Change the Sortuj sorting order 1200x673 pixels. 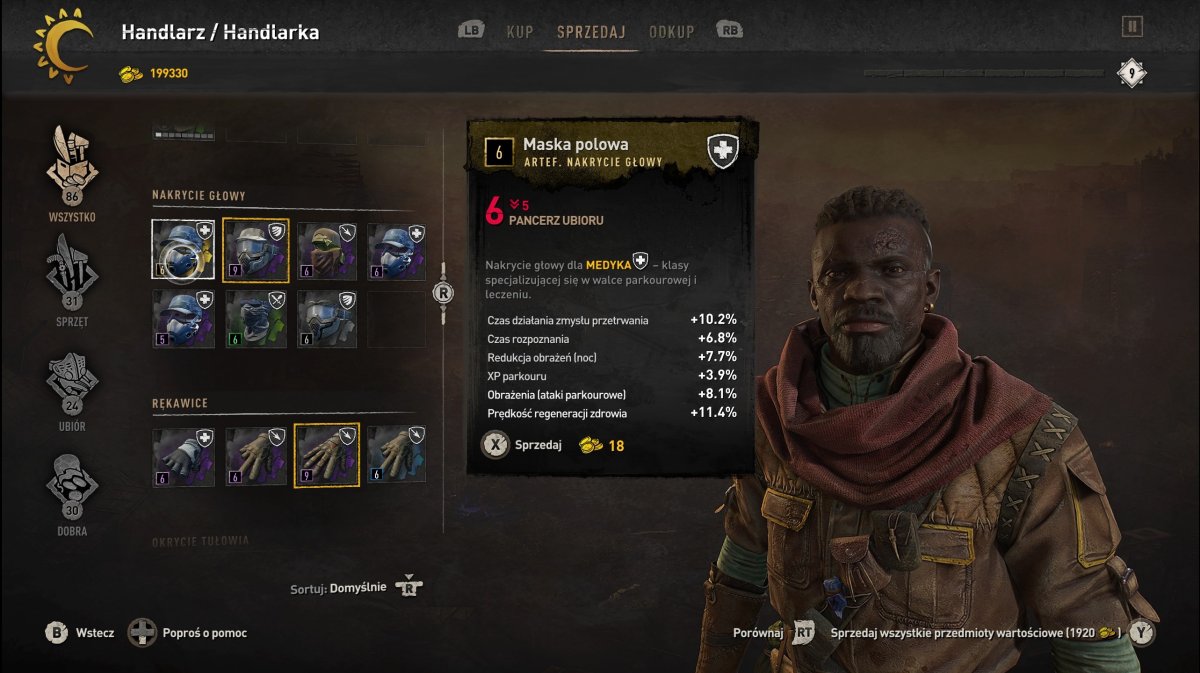coord(357,588)
